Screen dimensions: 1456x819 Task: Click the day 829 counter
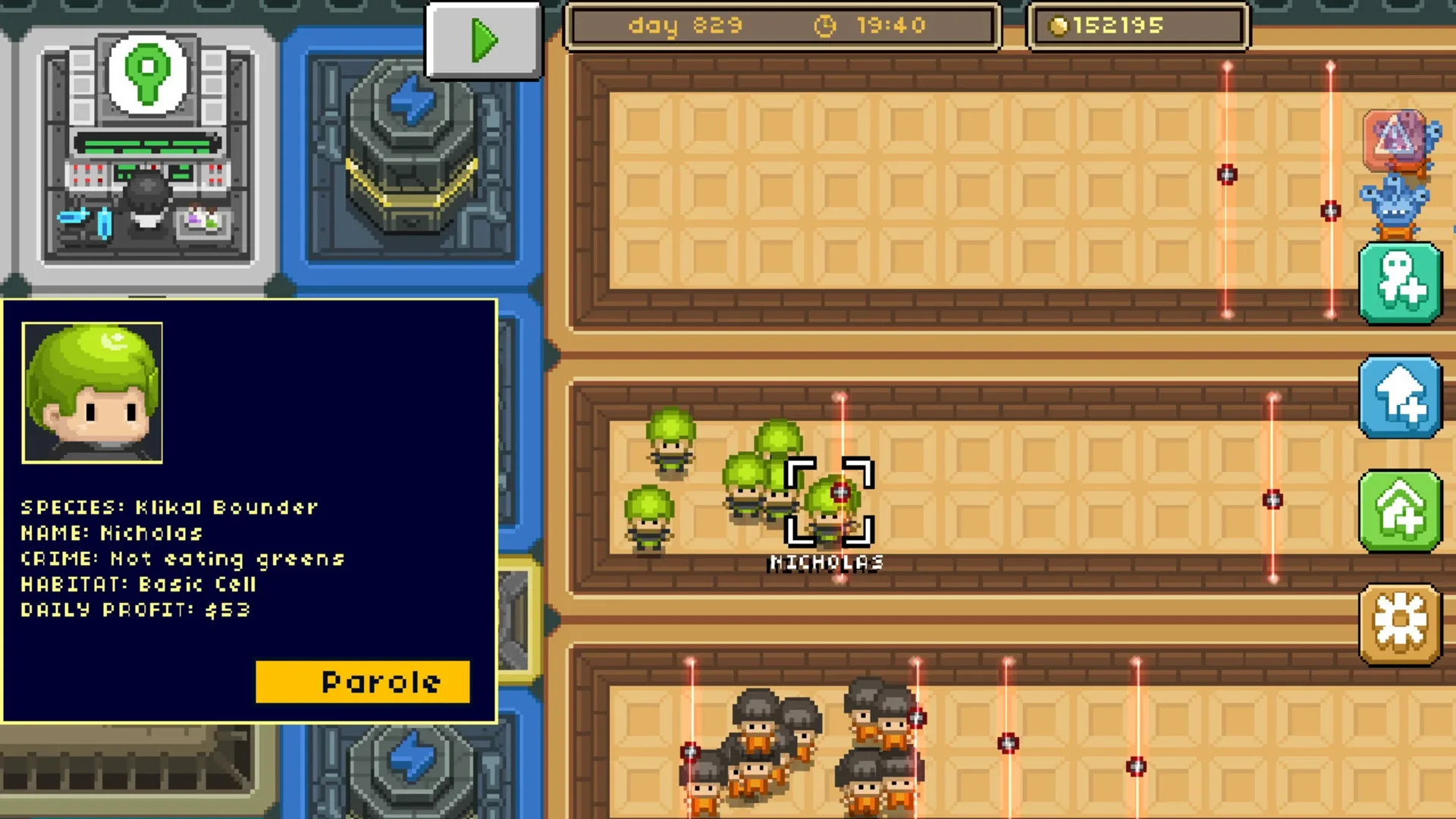686,25
